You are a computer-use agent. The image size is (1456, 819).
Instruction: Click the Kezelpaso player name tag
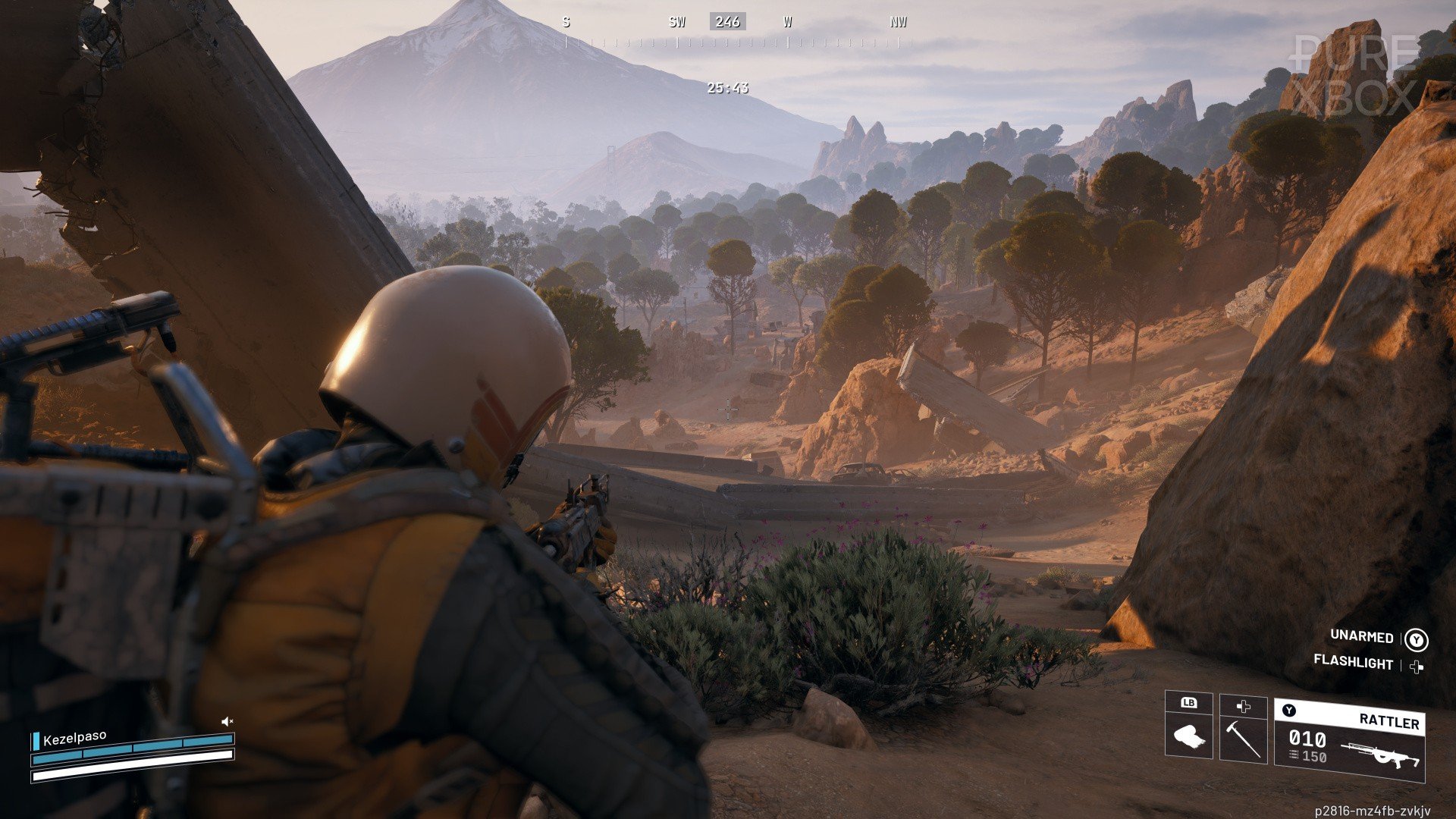pyautogui.click(x=74, y=739)
